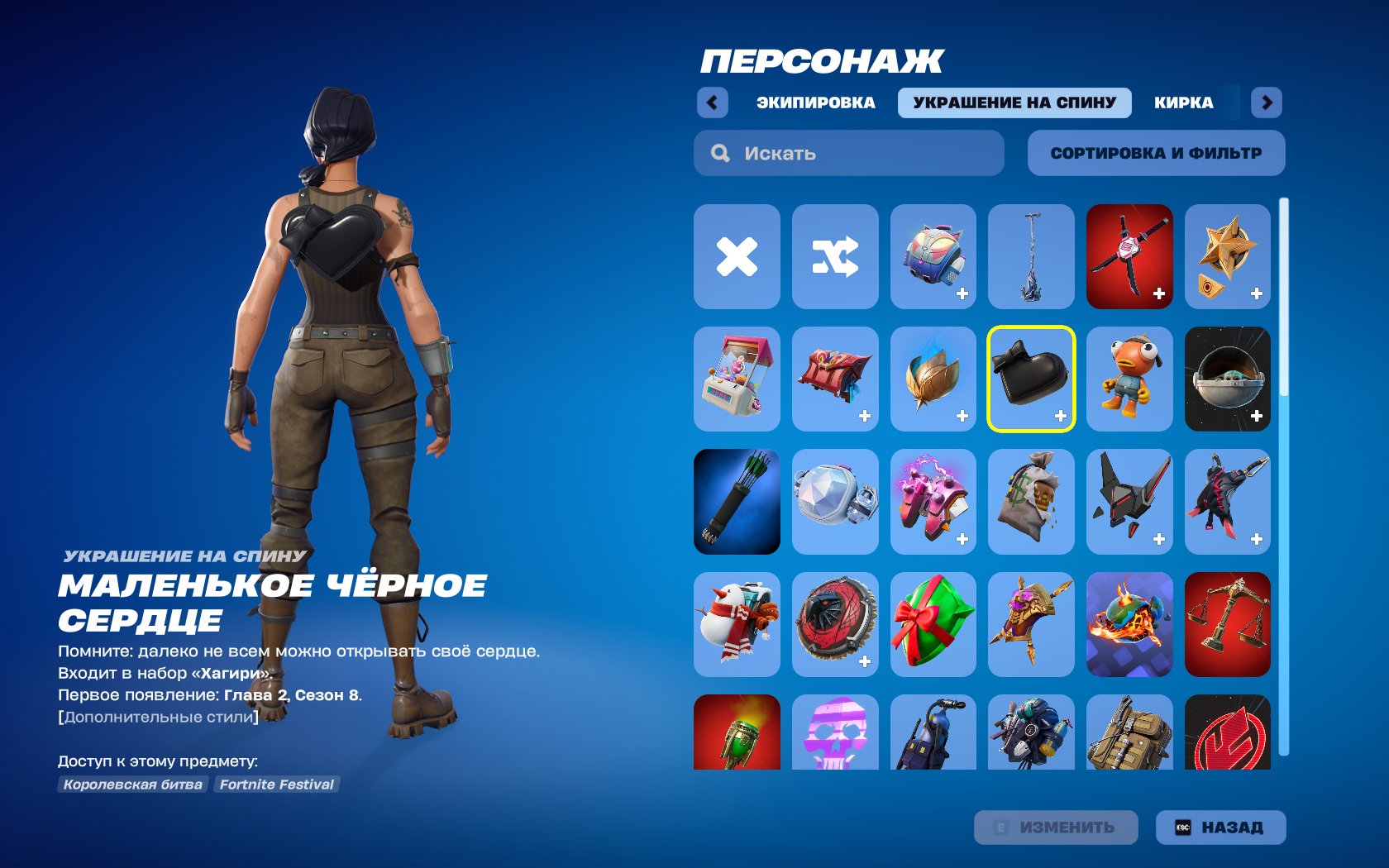Select the claw machine back bling
Image resolution: width=1389 pixels, height=868 pixels.
pos(736,379)
